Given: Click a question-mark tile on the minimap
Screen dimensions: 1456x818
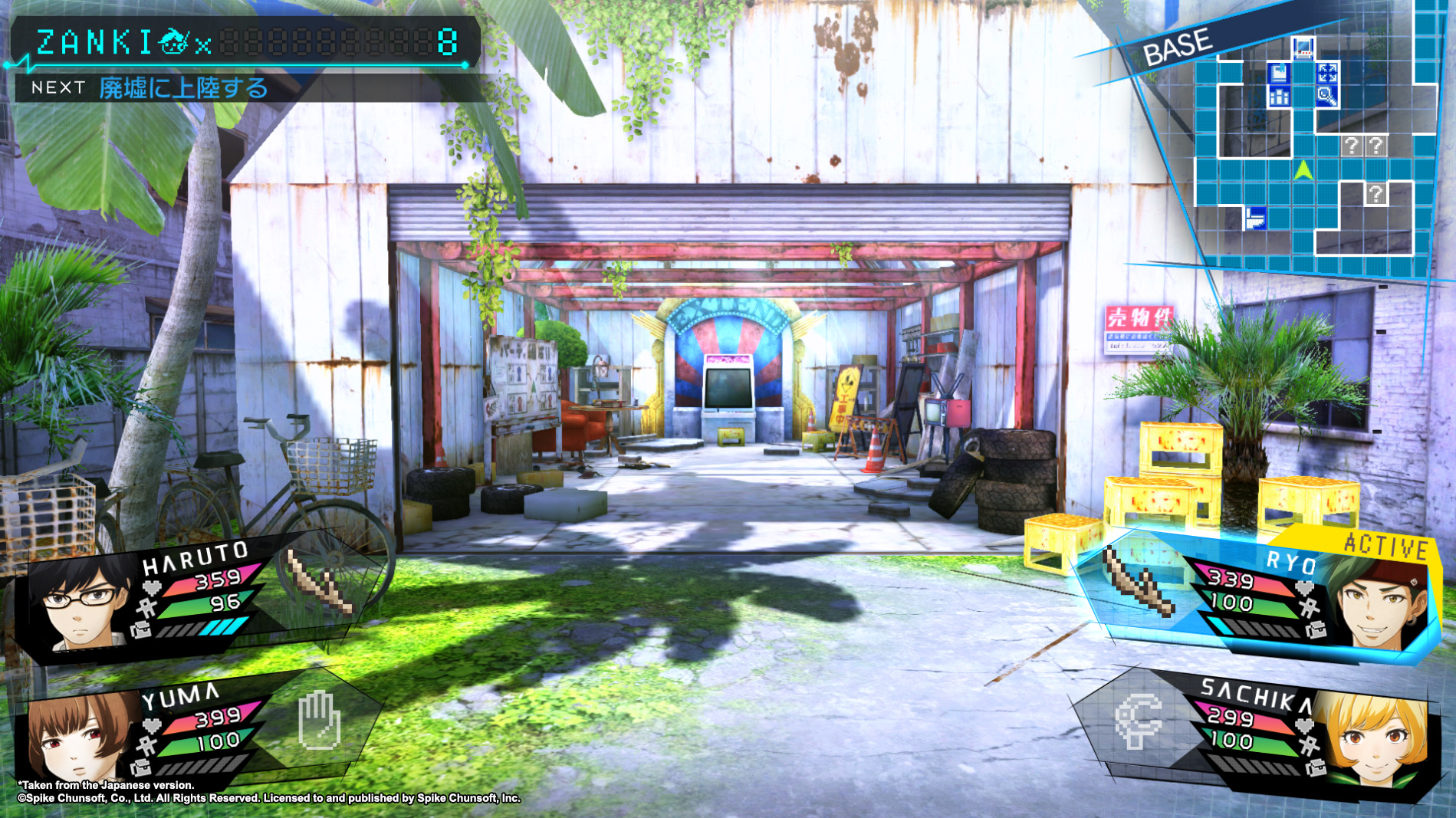Looking at the screenshot, I should click(1352, 146).
